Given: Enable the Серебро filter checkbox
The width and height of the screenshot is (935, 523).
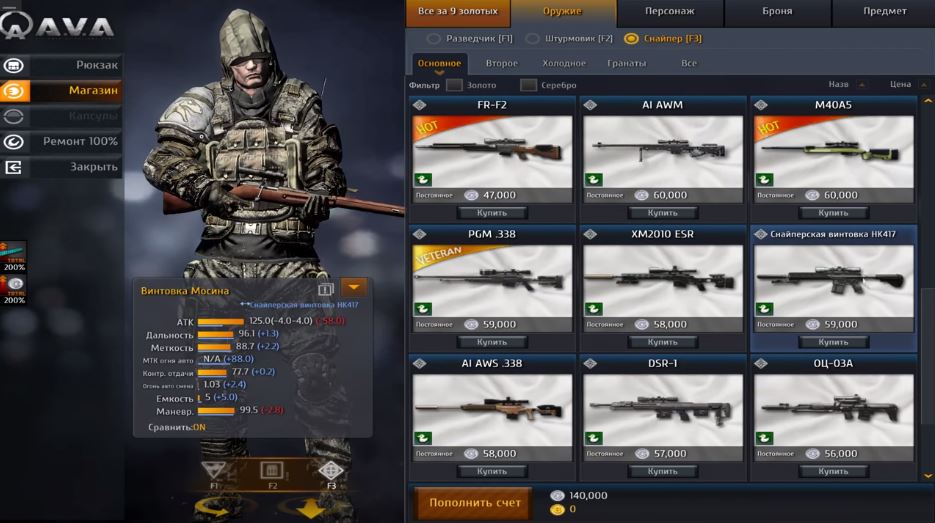Looking at the screenshot, I should pos(529,85).
